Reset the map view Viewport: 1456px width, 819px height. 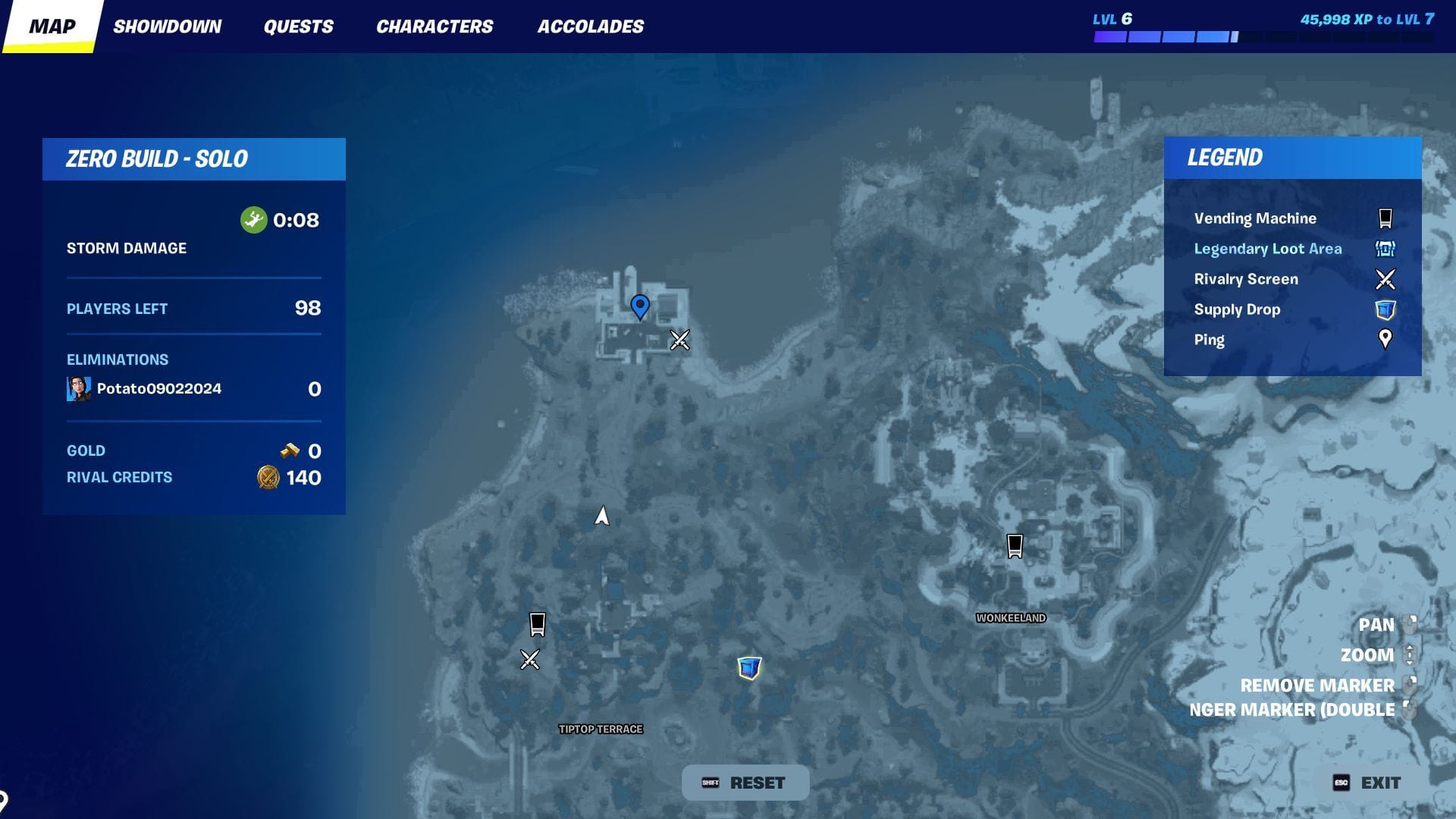pos(745,783)
